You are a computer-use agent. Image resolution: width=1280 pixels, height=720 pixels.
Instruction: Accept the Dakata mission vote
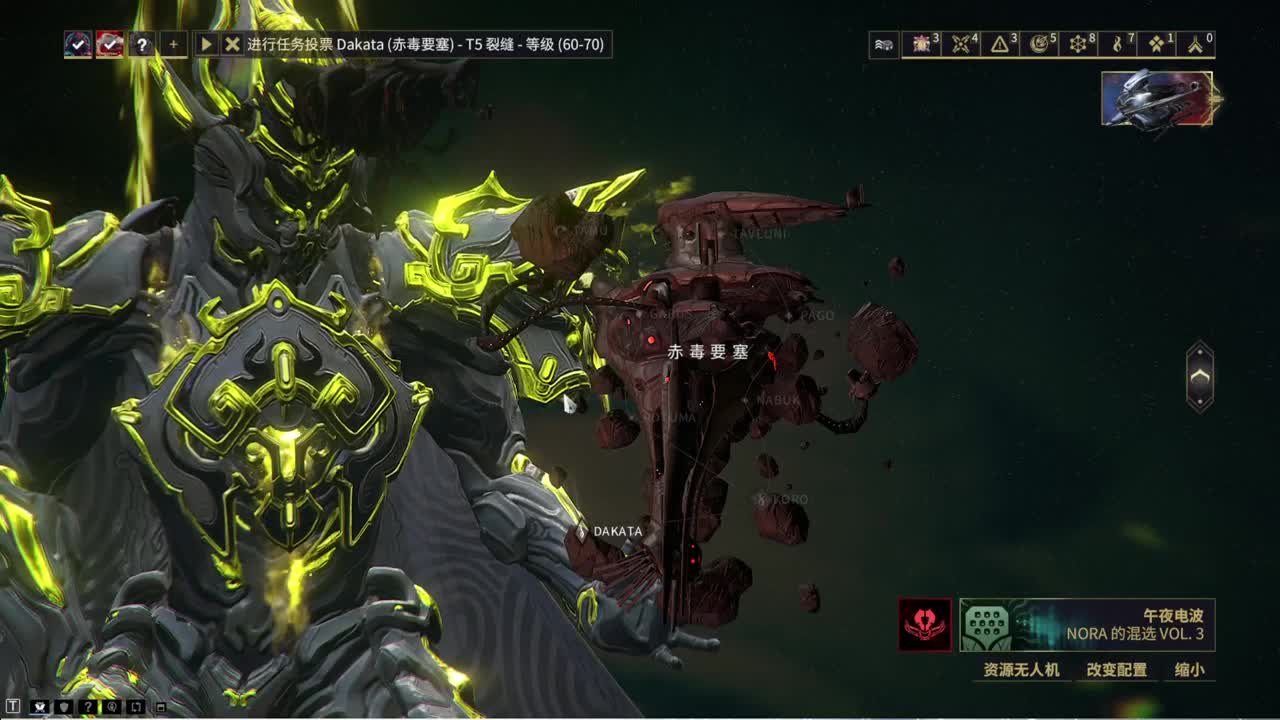[206, 44]
